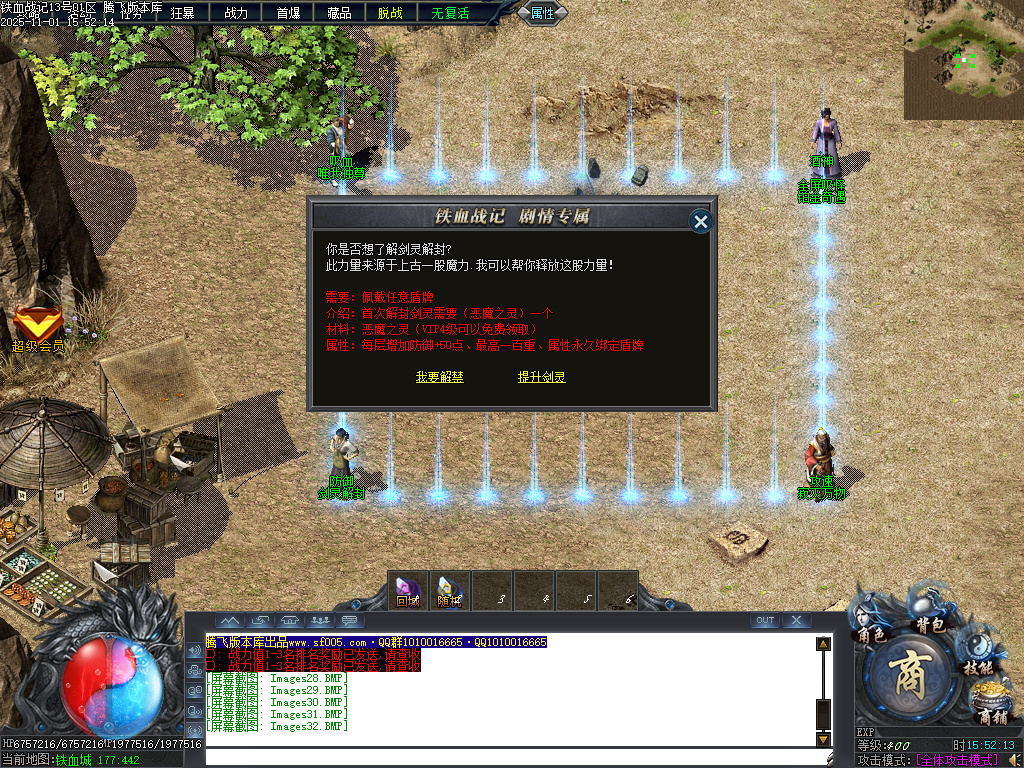Open the 战力 top menu
The height and width of the screenshot is (768, 1024).
tap(235, 13)
